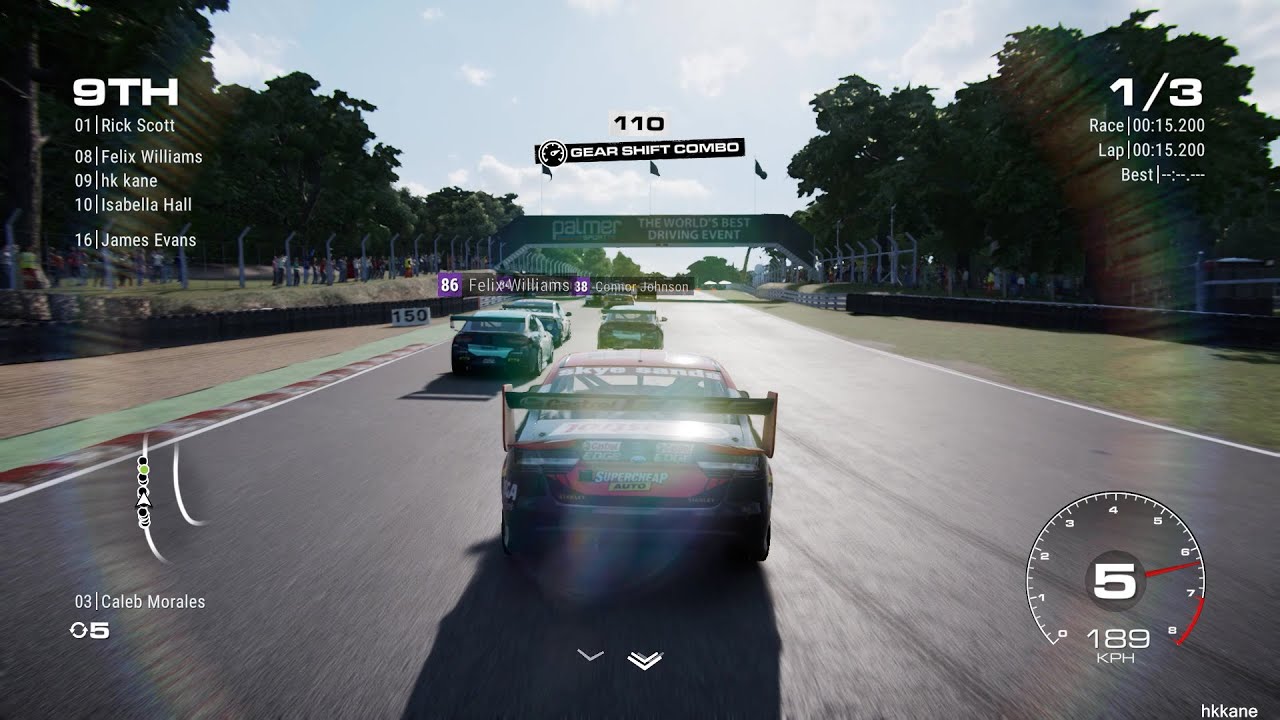Select the tachometer dial showing gear 5

(x=1113, y=580)
